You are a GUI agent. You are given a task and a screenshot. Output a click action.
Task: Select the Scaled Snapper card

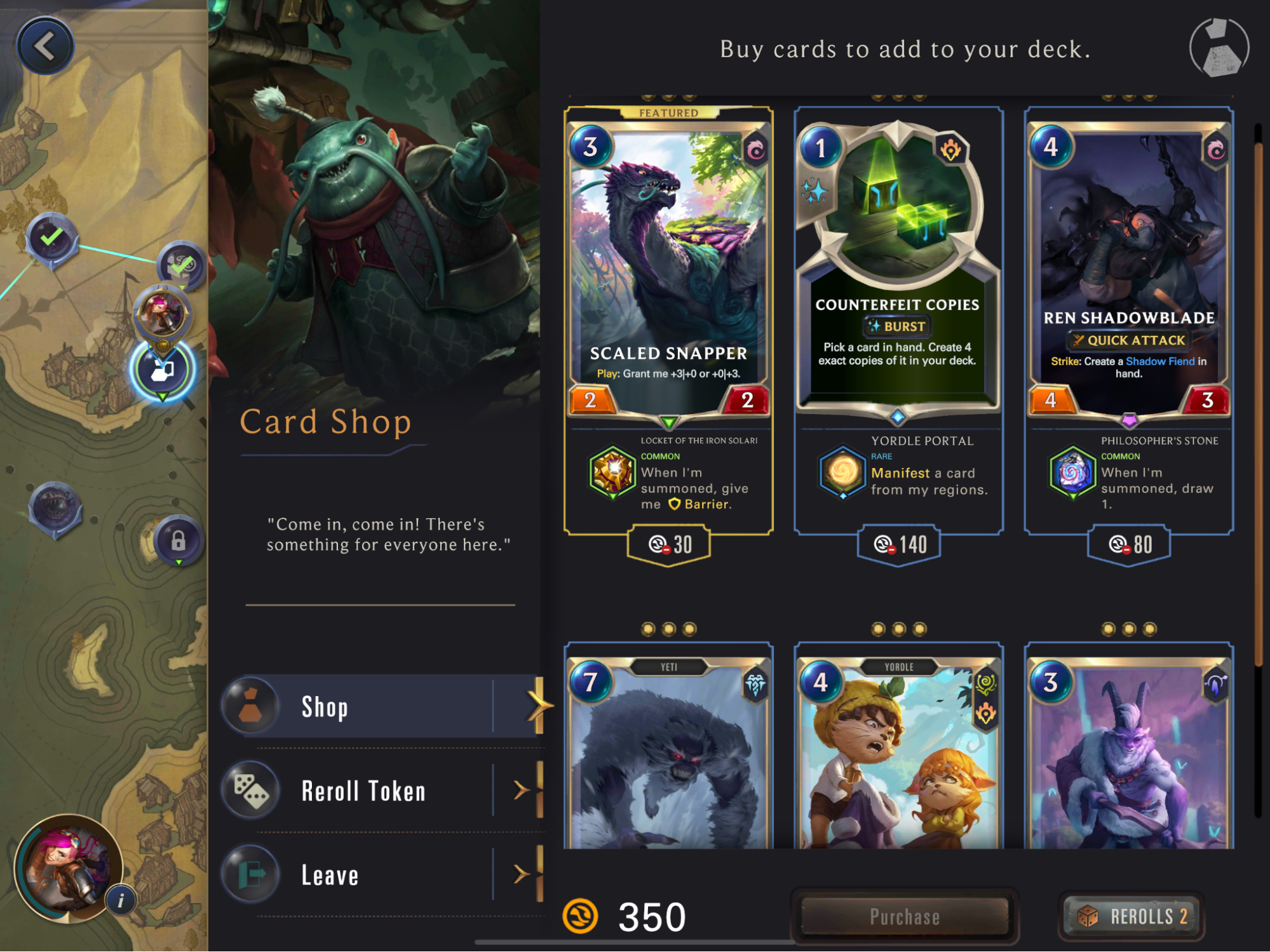668,267
